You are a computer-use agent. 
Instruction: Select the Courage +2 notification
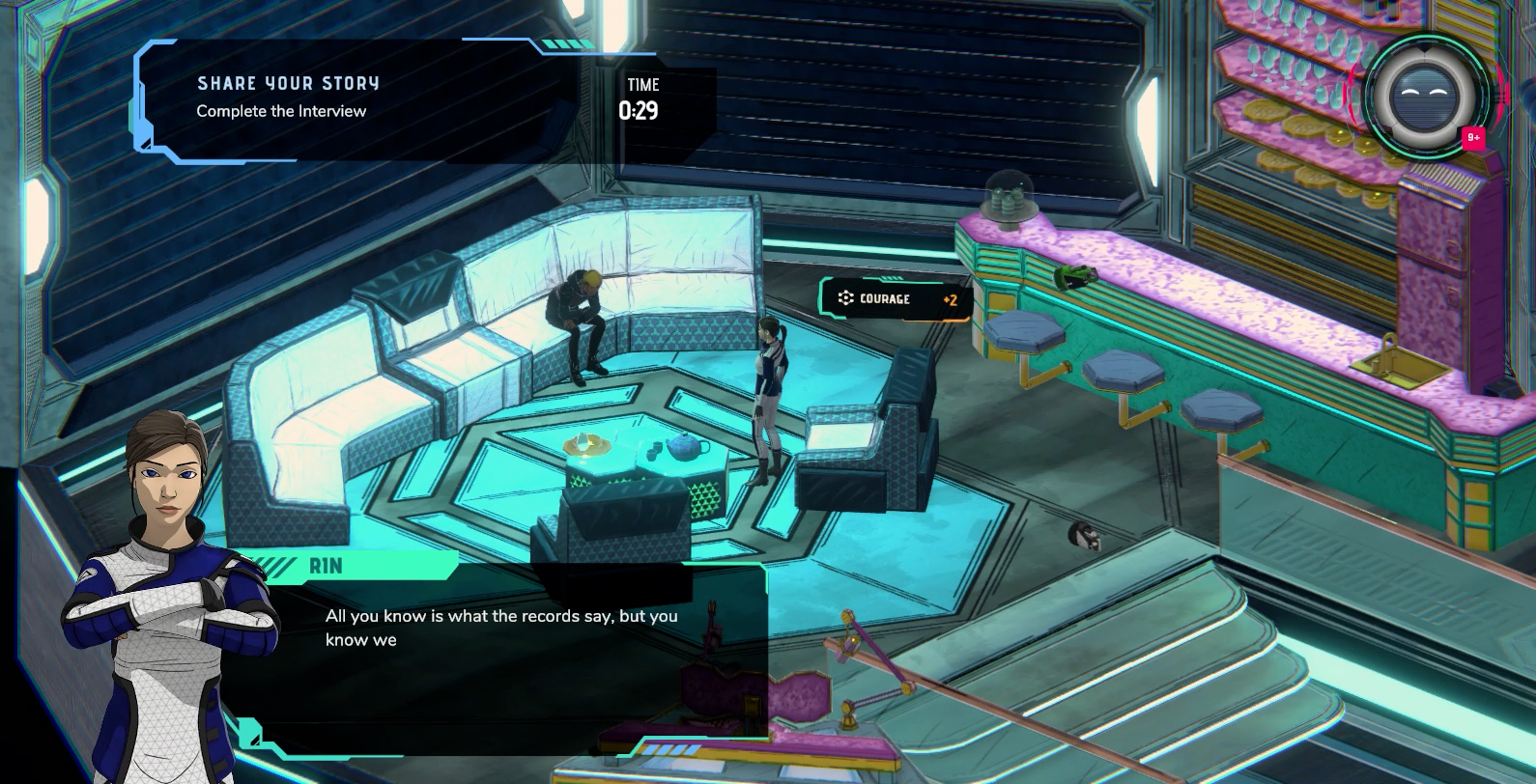pyautogui.click(x=894, y=299)
